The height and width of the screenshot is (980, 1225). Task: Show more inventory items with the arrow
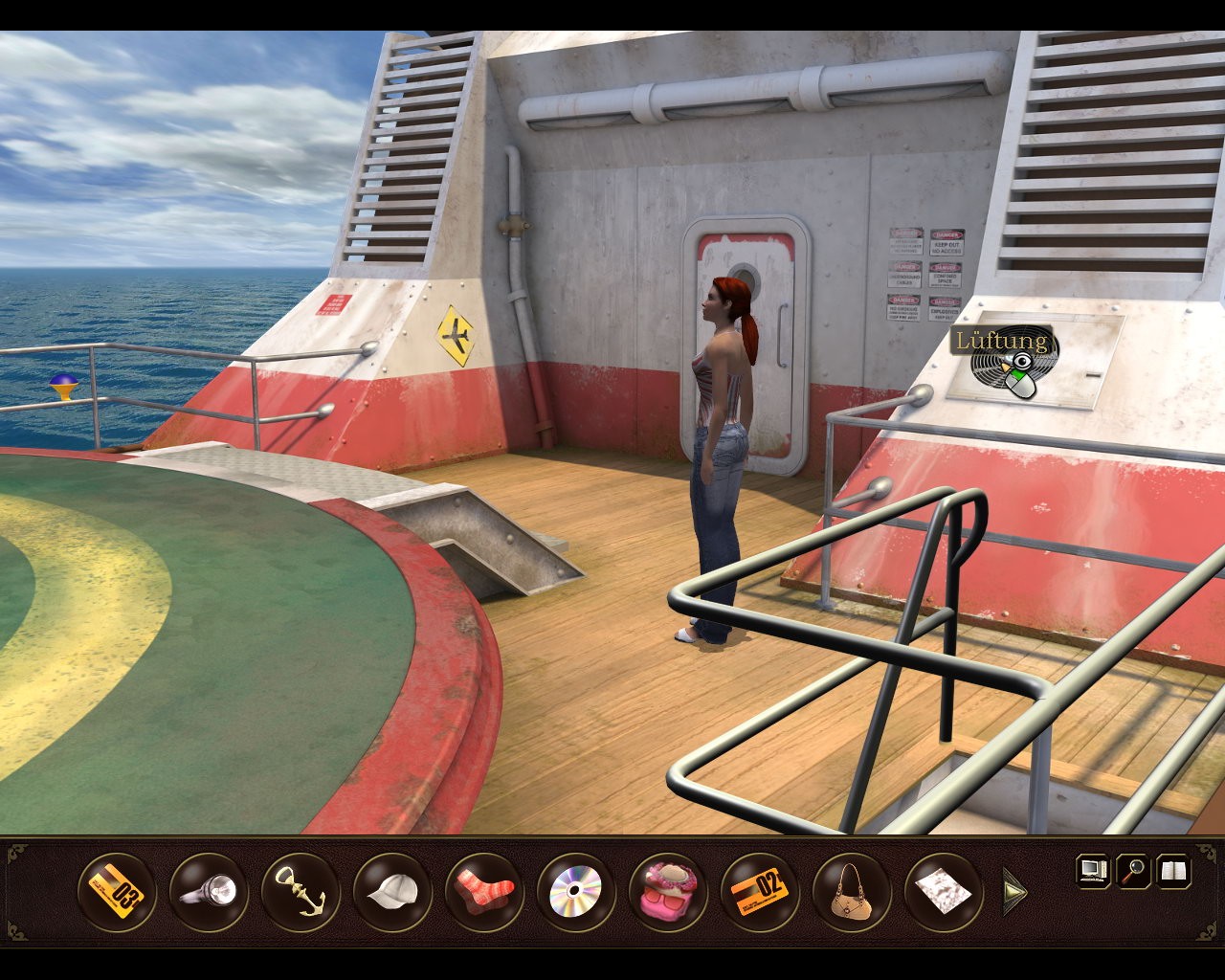tap(1013, 893)
